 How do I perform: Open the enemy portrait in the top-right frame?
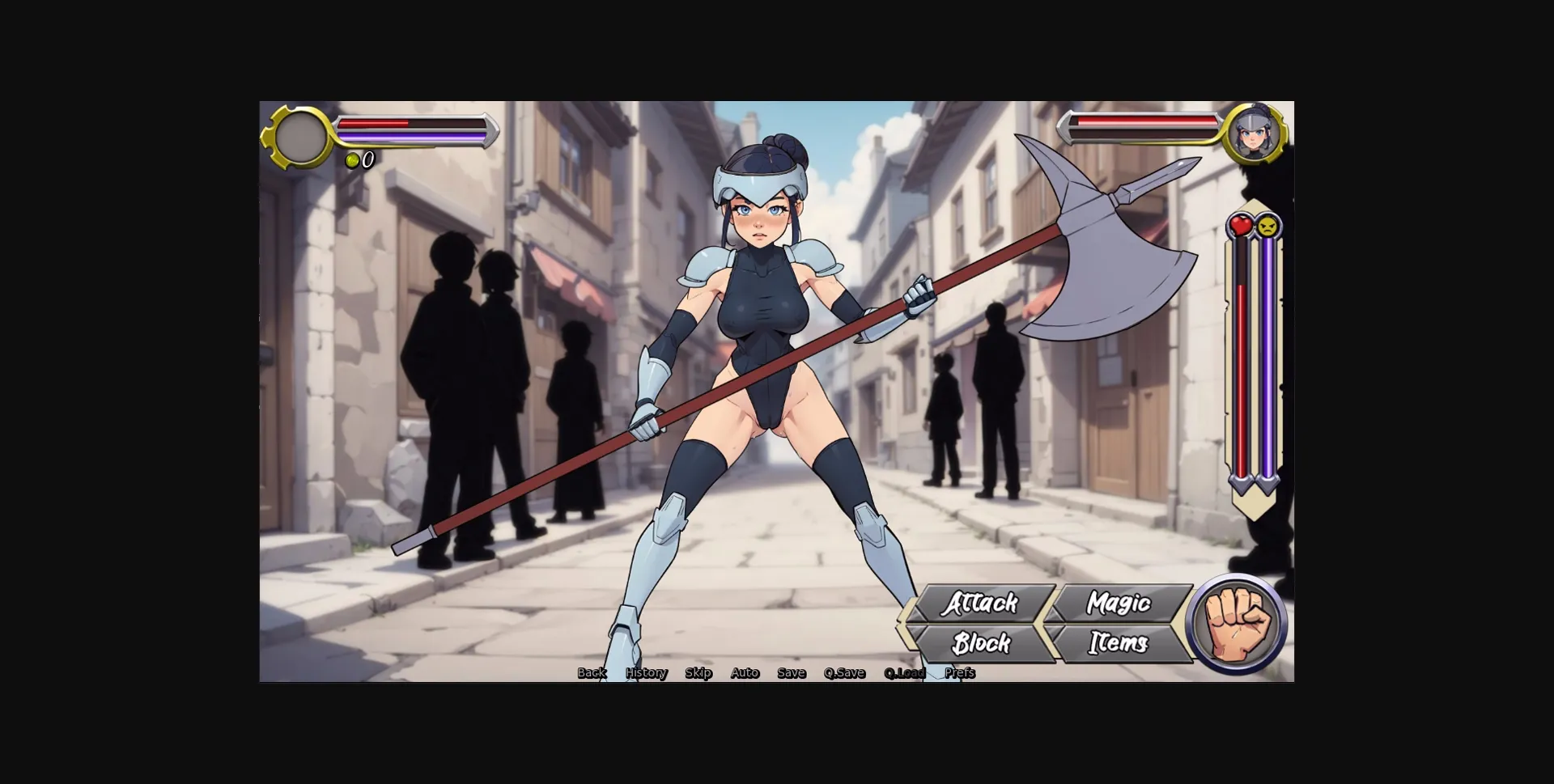(1254, 135)
